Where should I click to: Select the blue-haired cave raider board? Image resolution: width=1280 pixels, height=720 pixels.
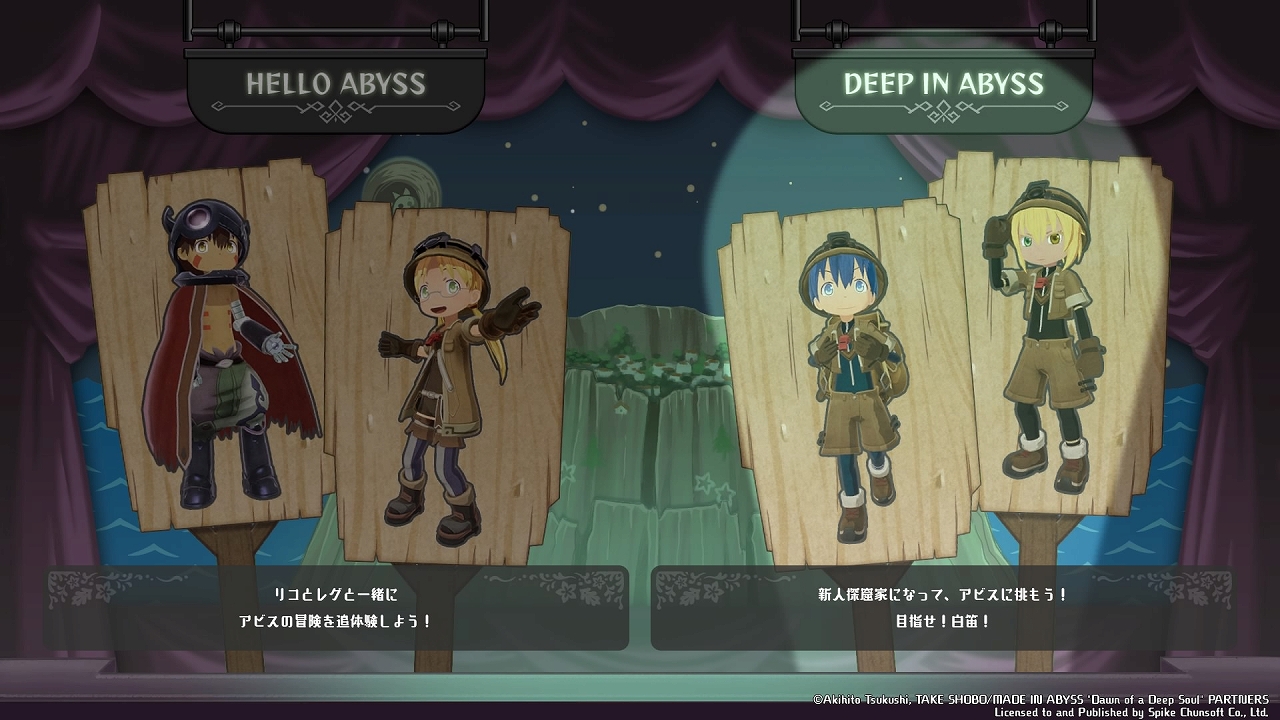(x=848, y=380)
